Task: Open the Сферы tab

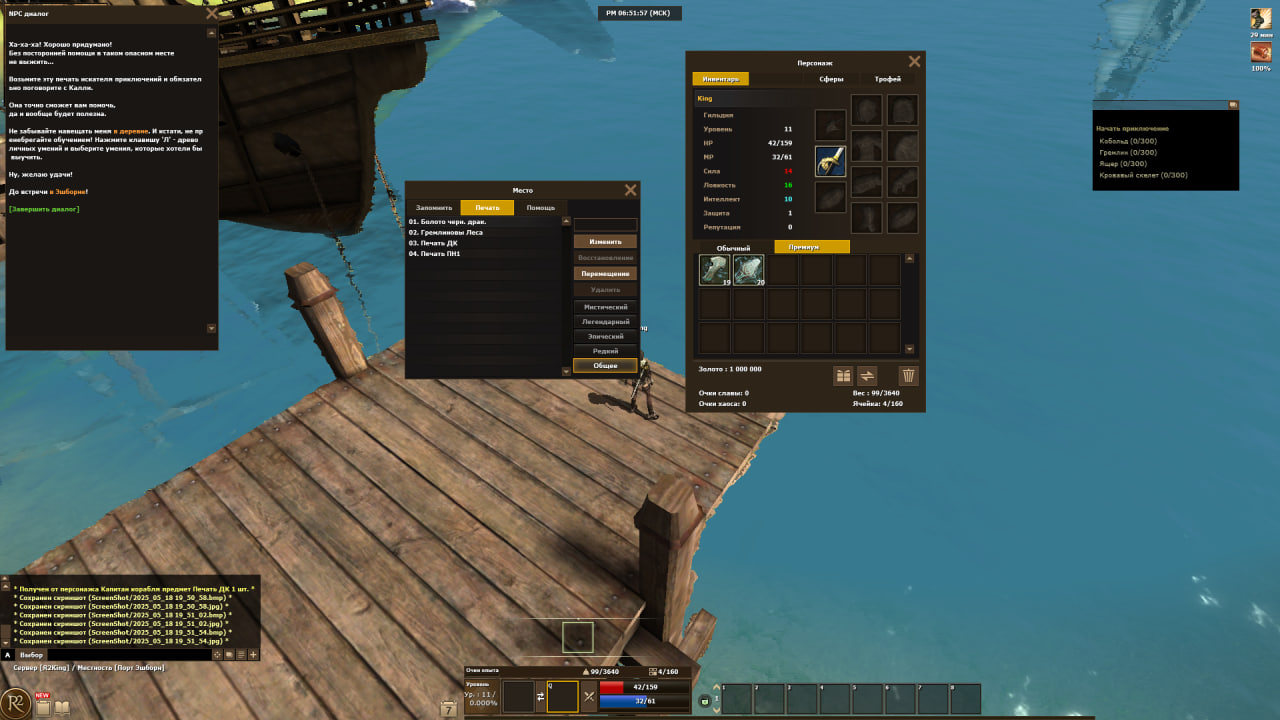Action: [x=831, y=79]
